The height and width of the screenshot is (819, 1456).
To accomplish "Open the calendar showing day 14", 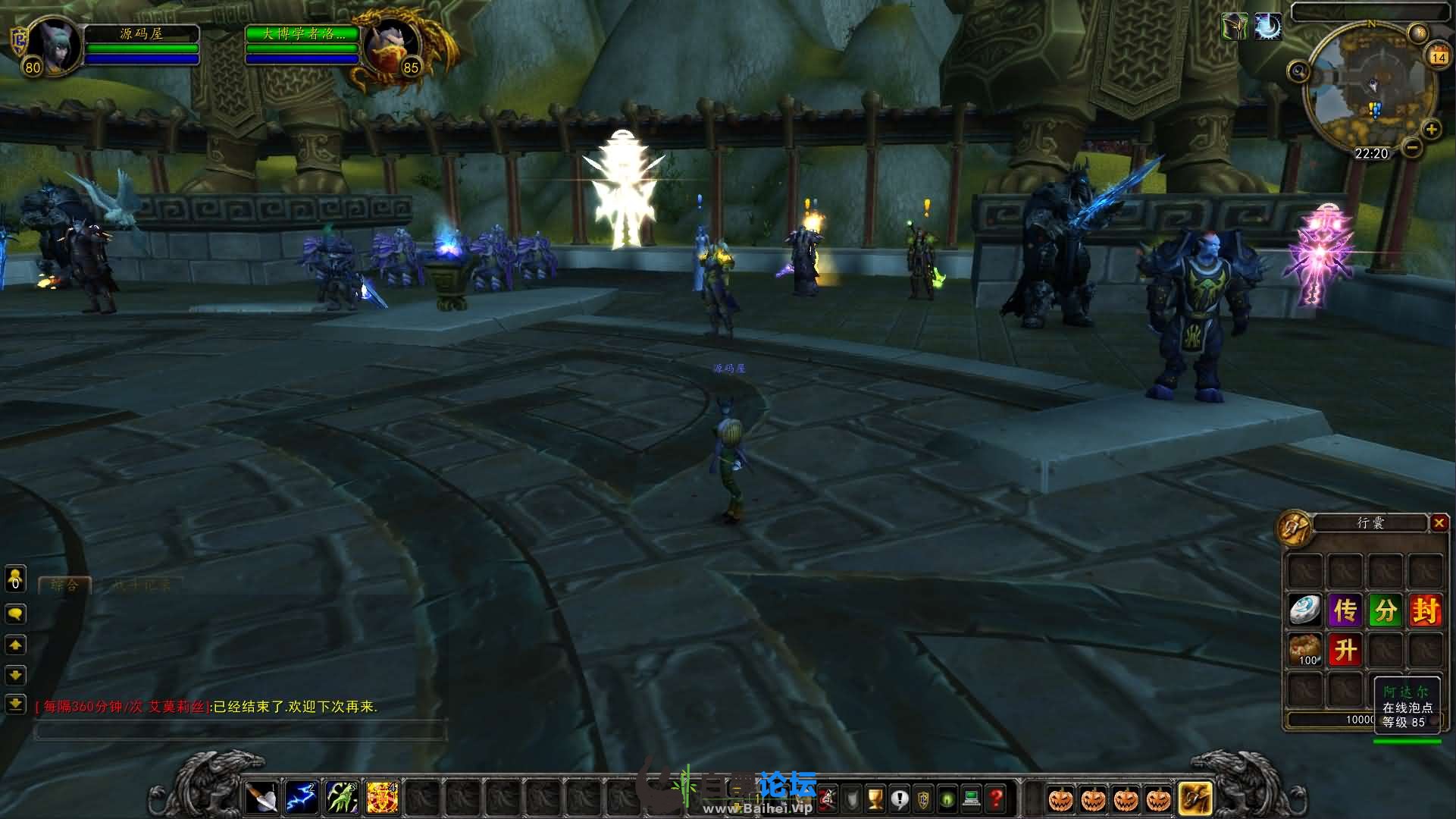I will (1438, 56).
